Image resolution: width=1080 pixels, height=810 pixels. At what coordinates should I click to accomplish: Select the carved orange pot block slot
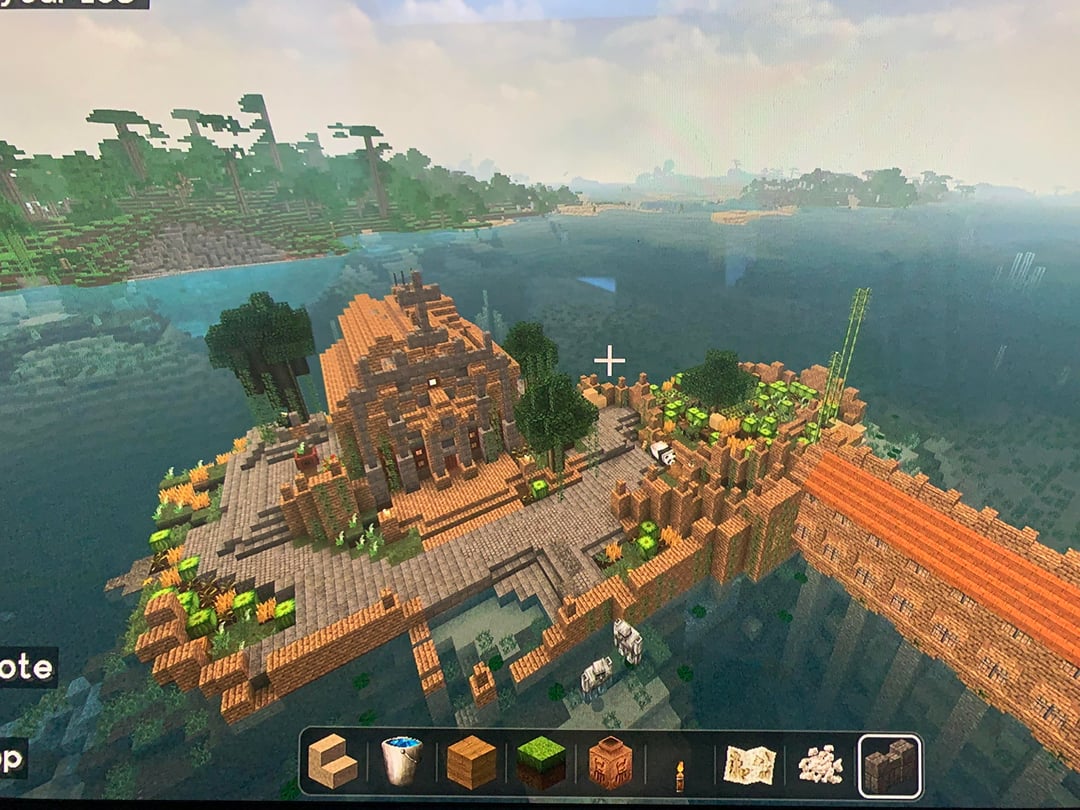point(610,765)
